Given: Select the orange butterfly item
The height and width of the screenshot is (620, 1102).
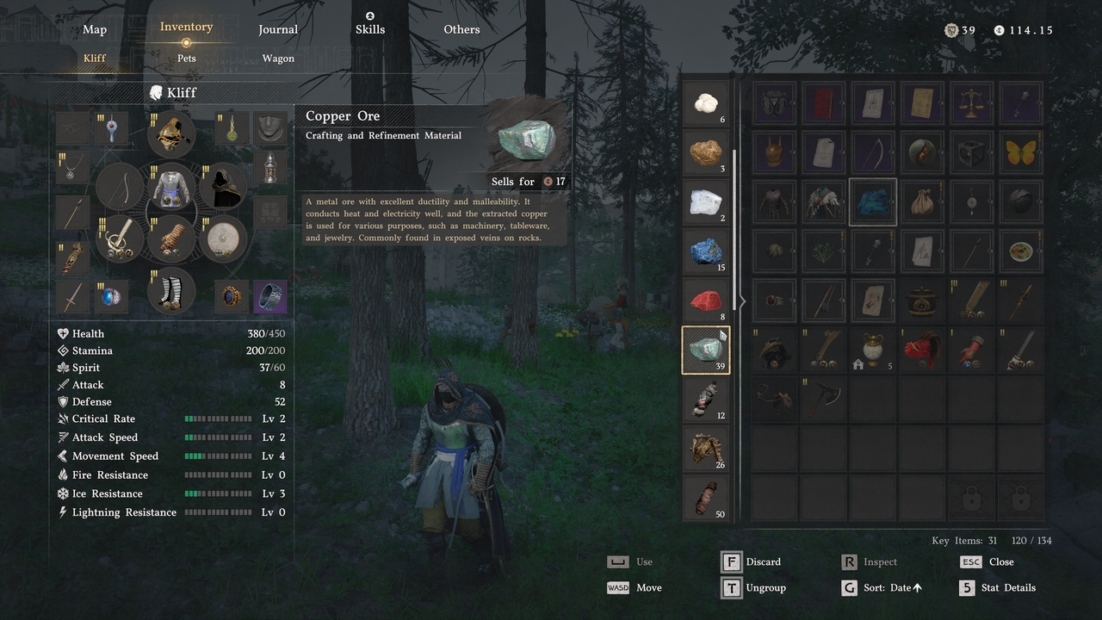Looking at the screenshot, I should click(x=1020, y=152).
